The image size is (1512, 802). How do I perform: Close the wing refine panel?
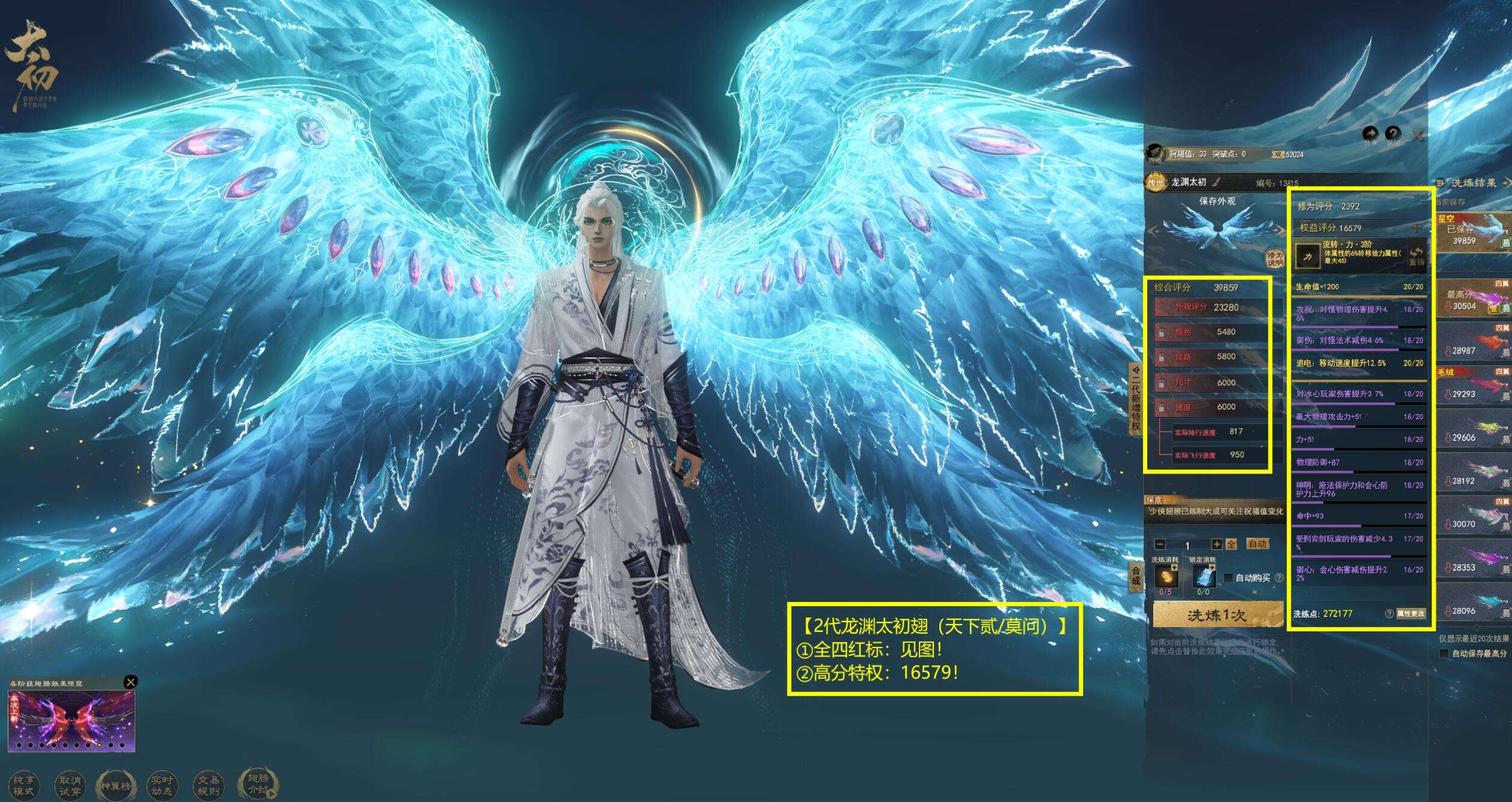tap(1418, 135)
